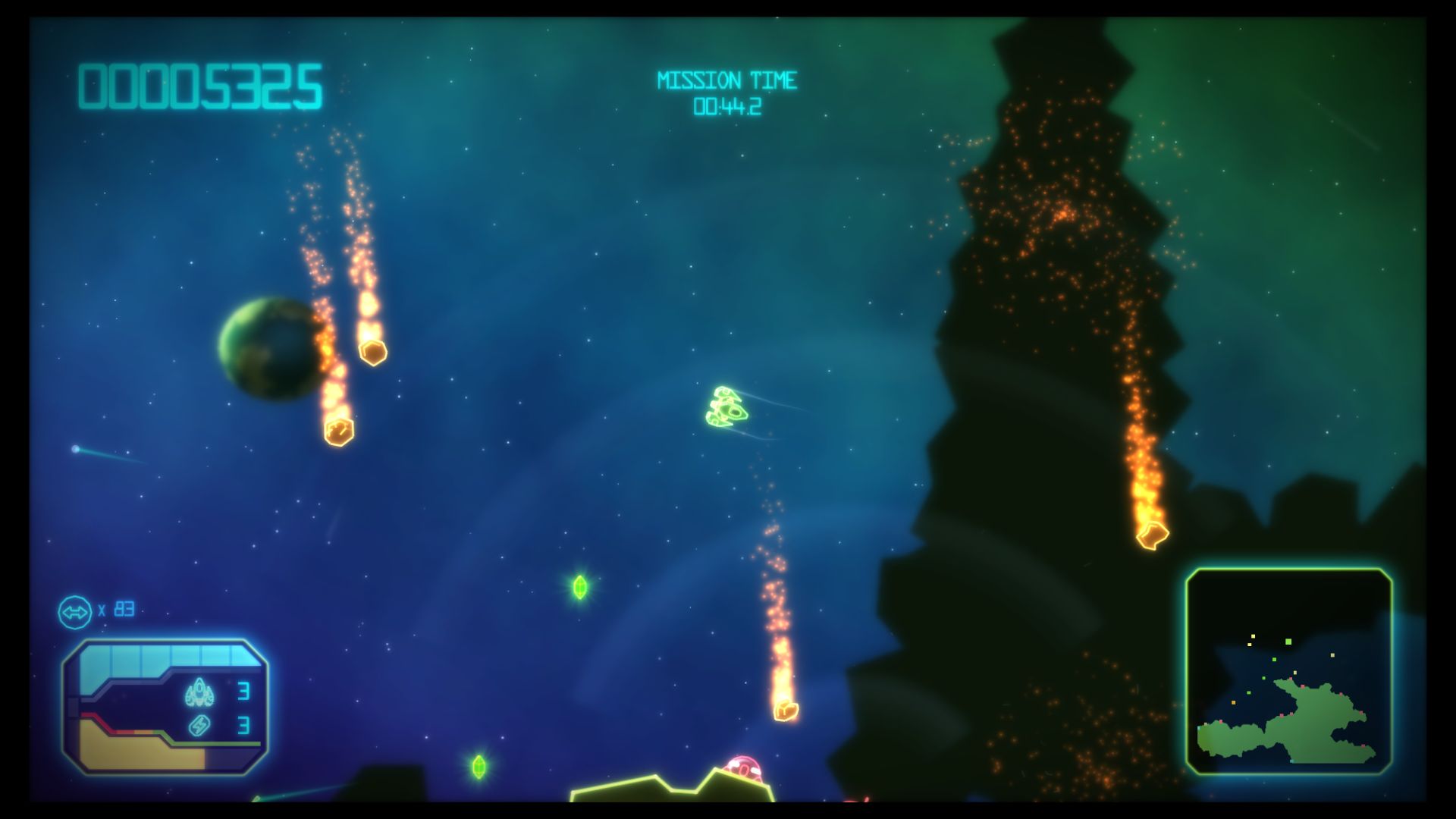Toggle the large green objective marker on the minimap
The image size is (1456, 819).
click(x=1288, y=642)
